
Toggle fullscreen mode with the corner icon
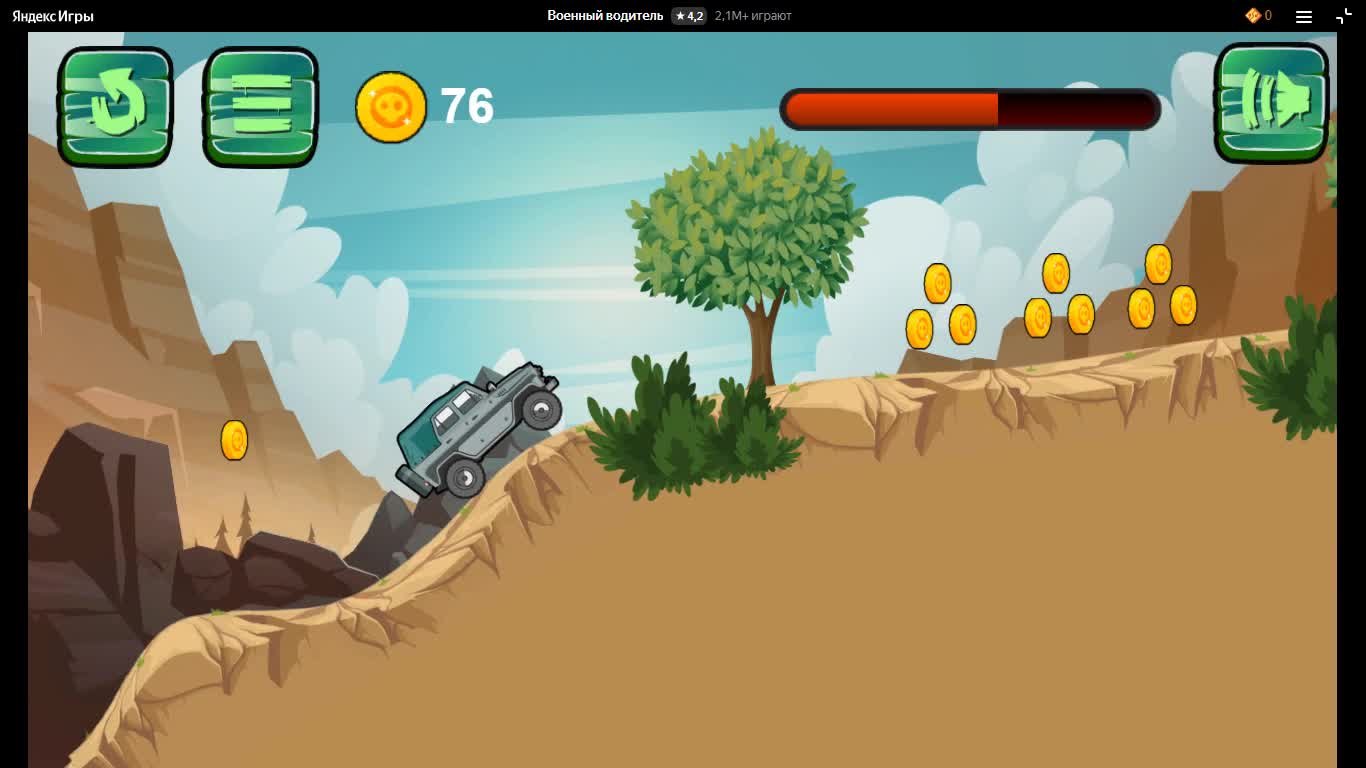click(1345, 15)
